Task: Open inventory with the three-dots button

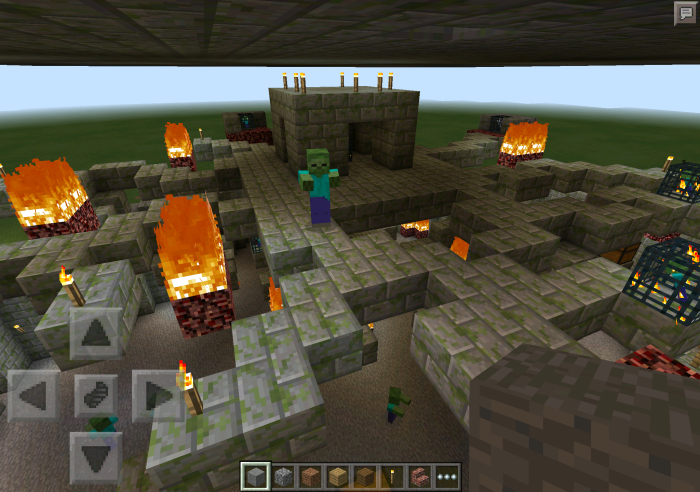Action: 446,477
